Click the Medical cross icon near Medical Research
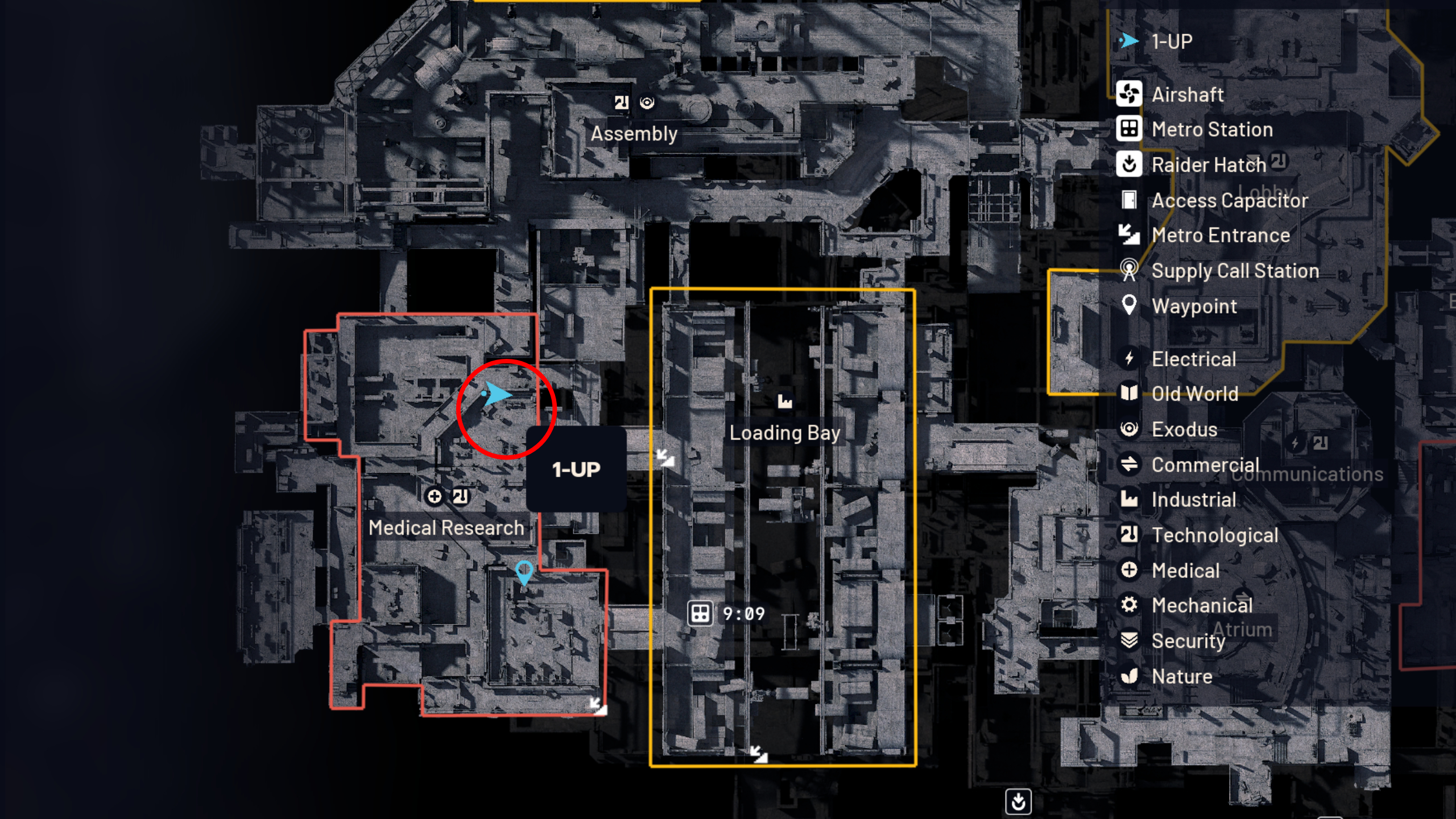The width and height of the screenshot is (1456, 819). click(x=434, y=496)
